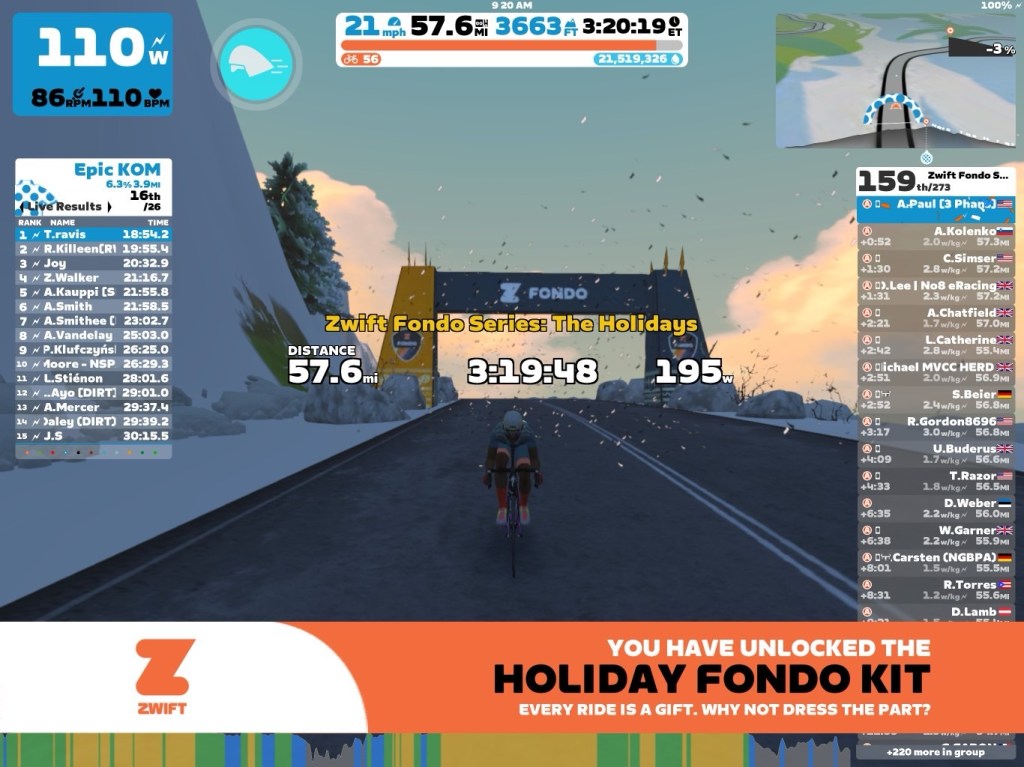The image size is (1024, 767).
Task: Select T.ravis in Epic KOM results
Action: click(93, 234)
